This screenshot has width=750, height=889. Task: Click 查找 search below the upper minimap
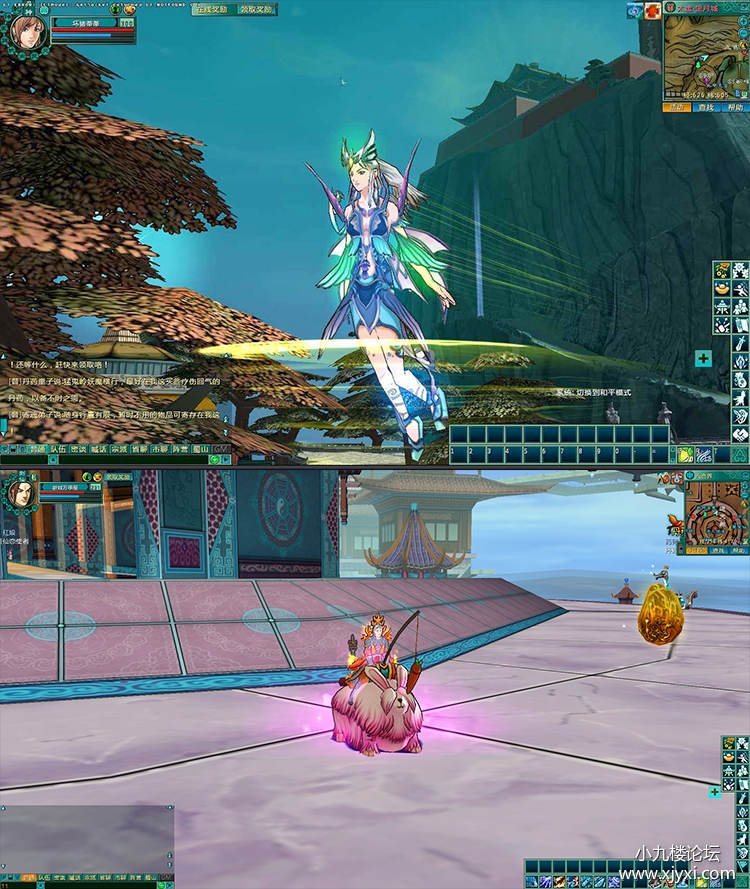click(706, 107)
